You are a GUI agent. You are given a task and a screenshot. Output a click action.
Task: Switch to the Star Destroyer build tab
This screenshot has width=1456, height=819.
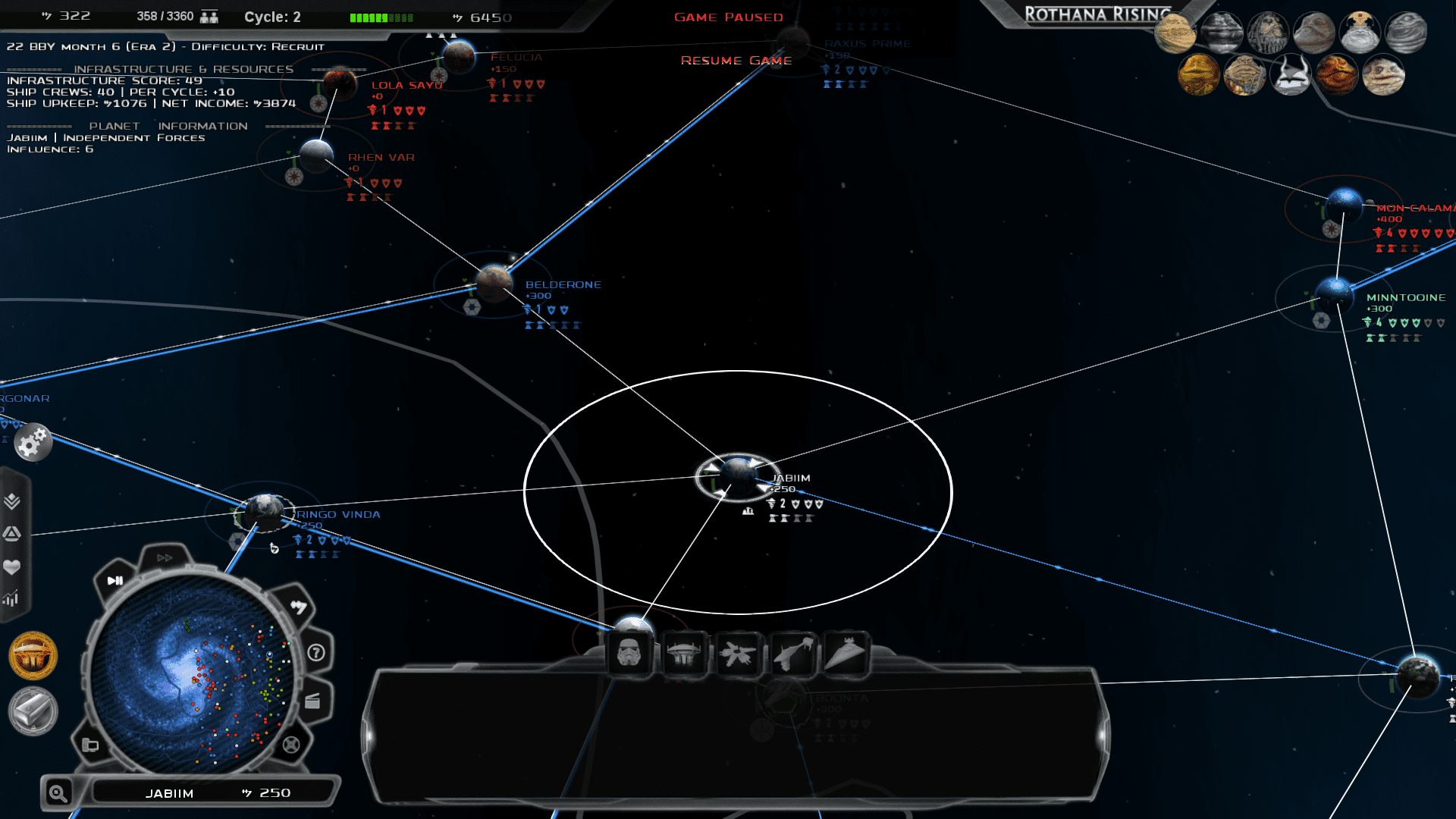[846, 653]
